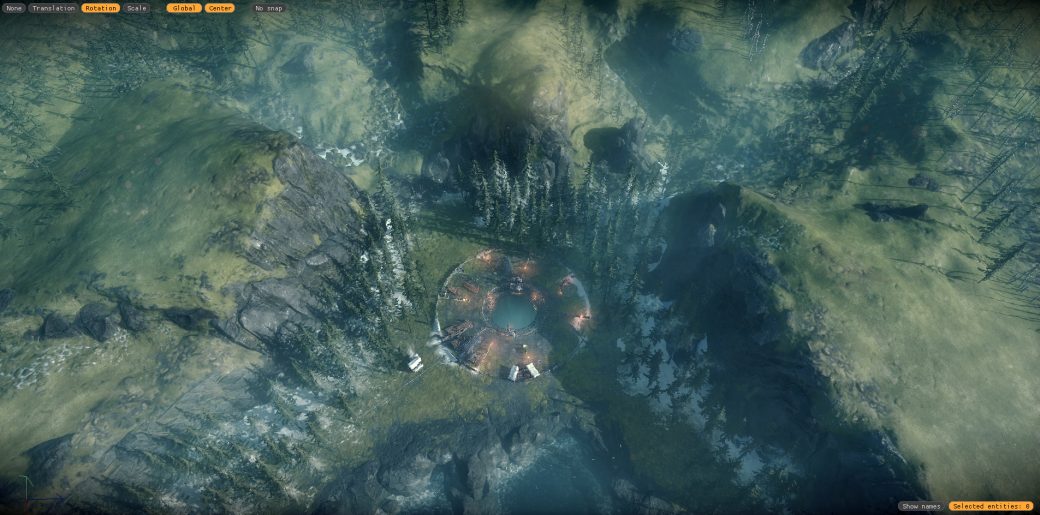1040x515 pixels.
Task: Enable Show names
Action: (921, 506)
